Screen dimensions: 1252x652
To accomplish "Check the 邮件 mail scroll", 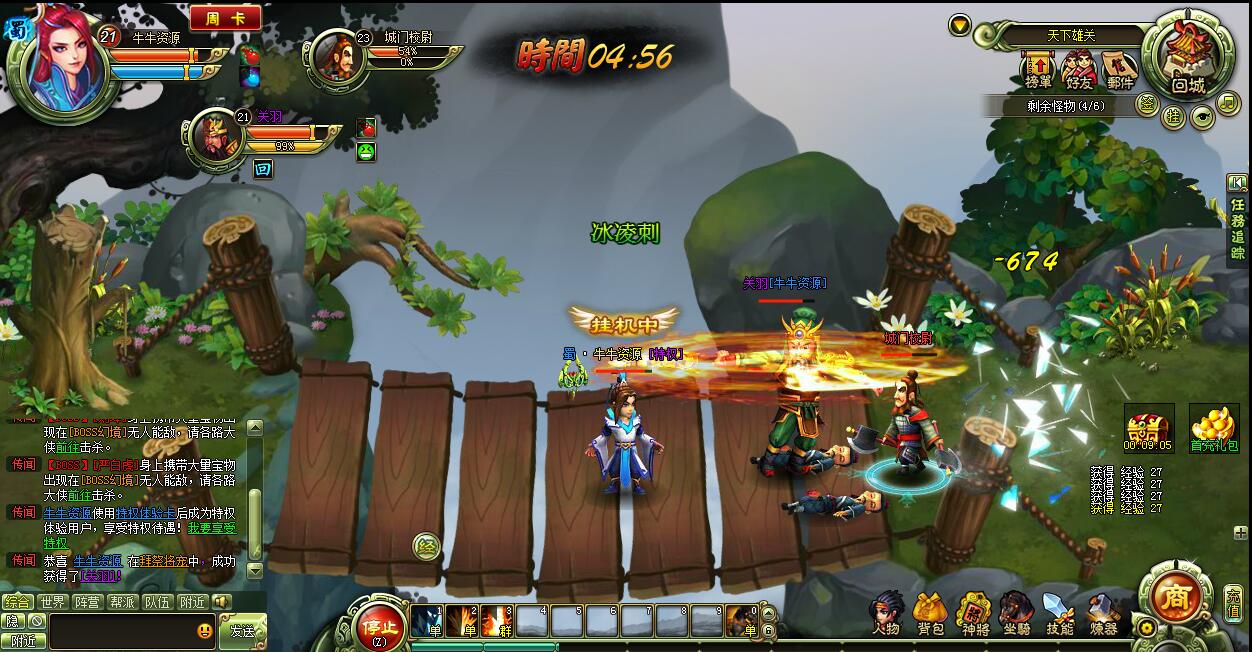I will [x=1120, y=72].
